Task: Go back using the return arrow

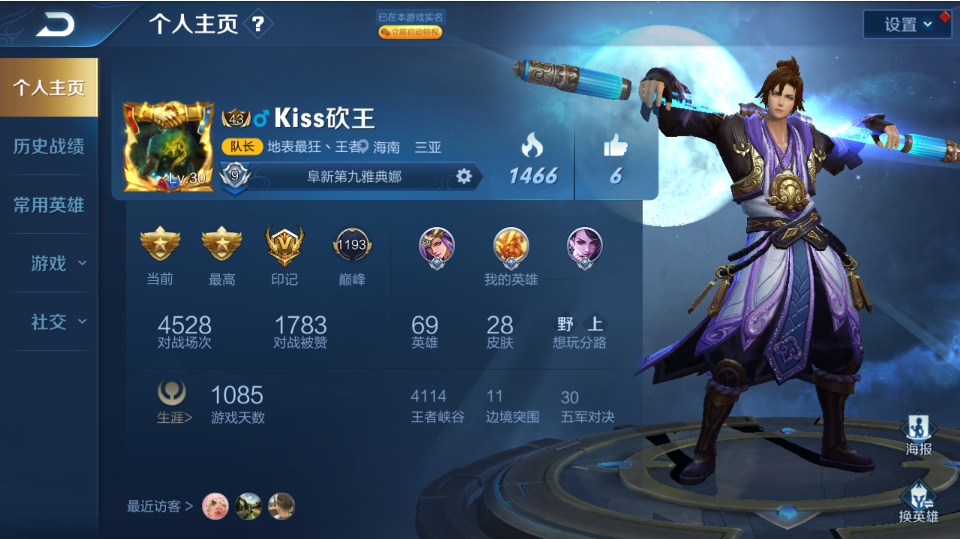Action: click(x=55, y=25)
